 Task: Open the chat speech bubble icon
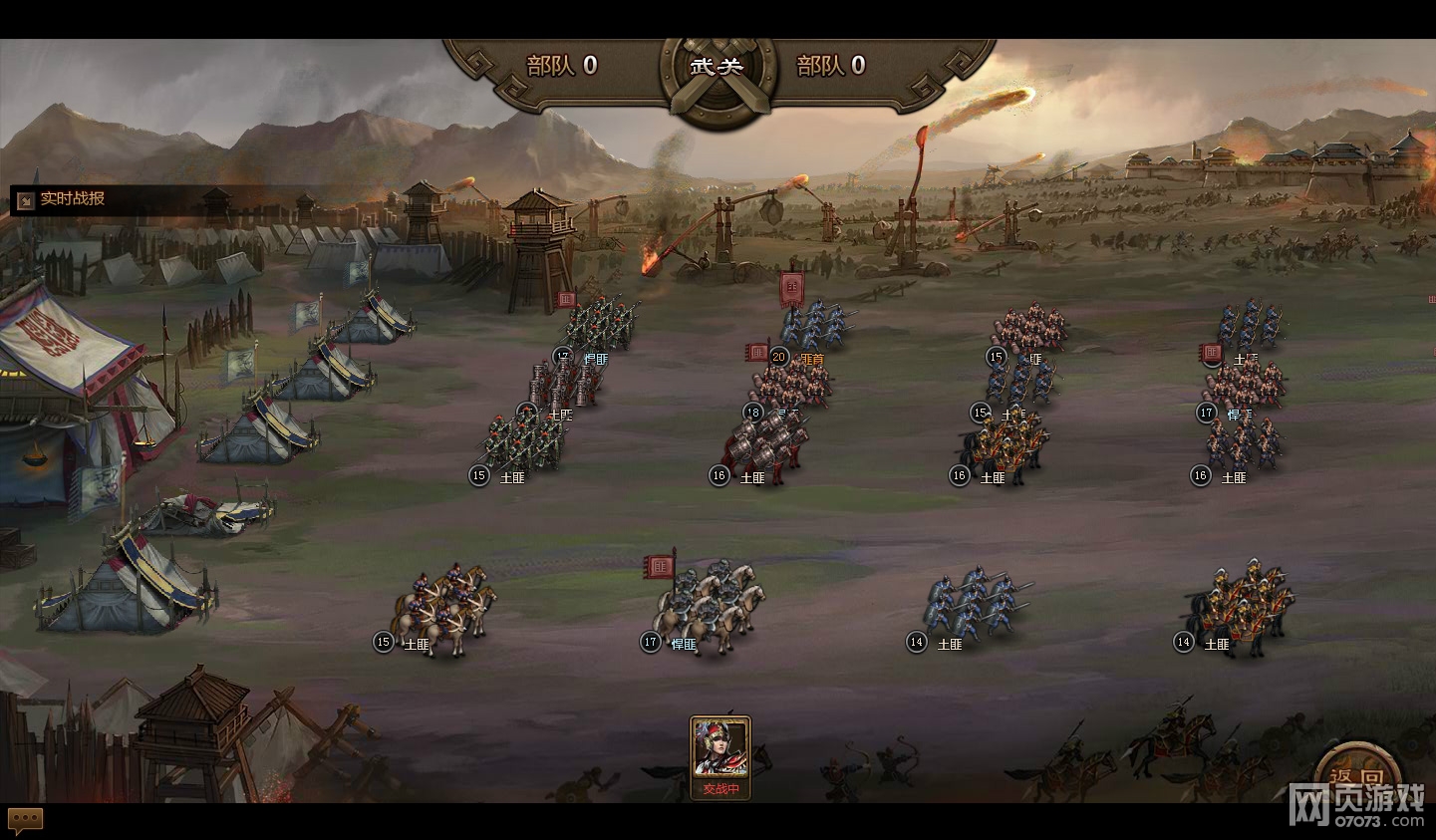point(26,820)
